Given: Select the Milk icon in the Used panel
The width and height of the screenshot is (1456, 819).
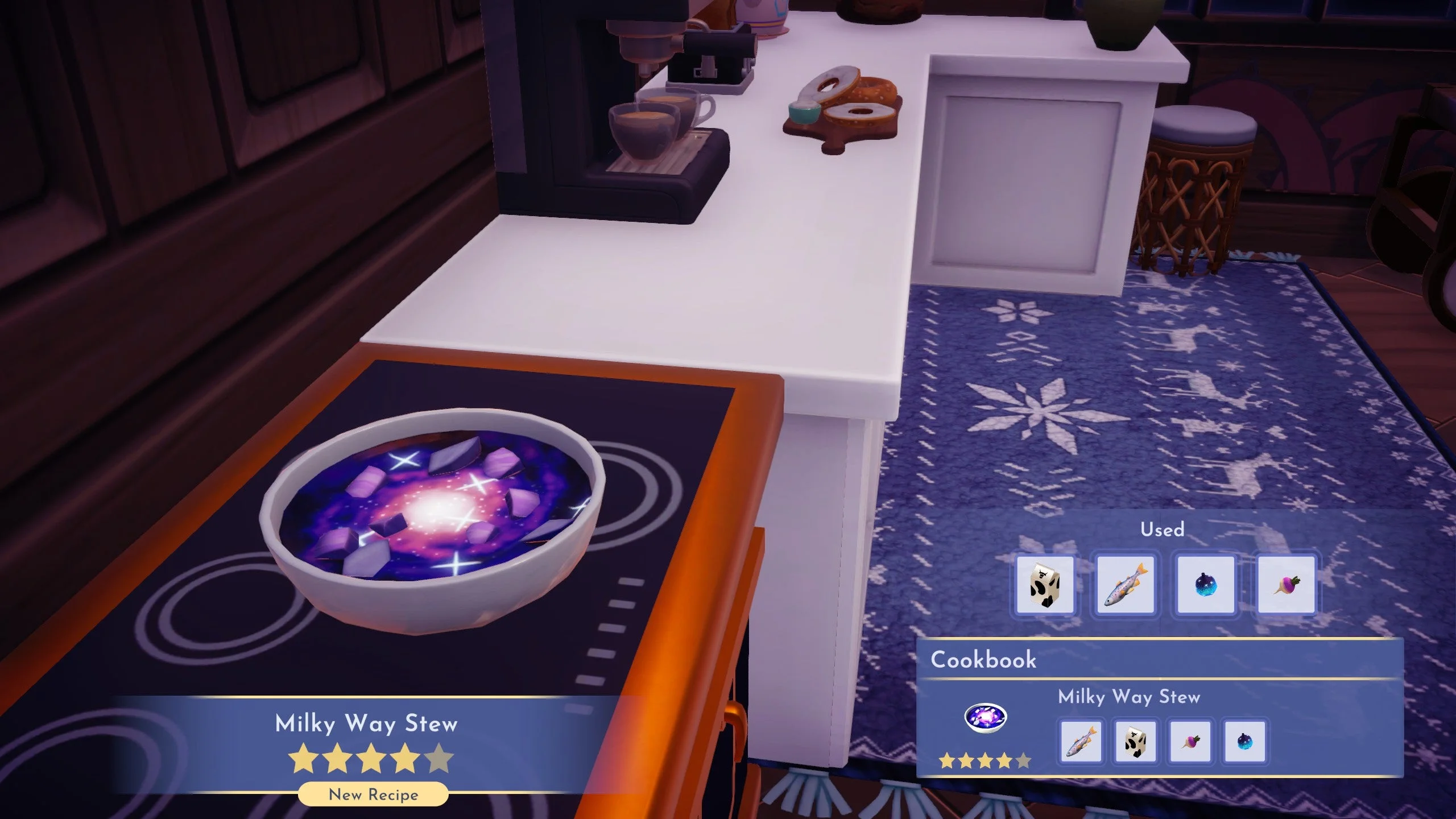Looking at the screenshot, I should (1045, 584).
